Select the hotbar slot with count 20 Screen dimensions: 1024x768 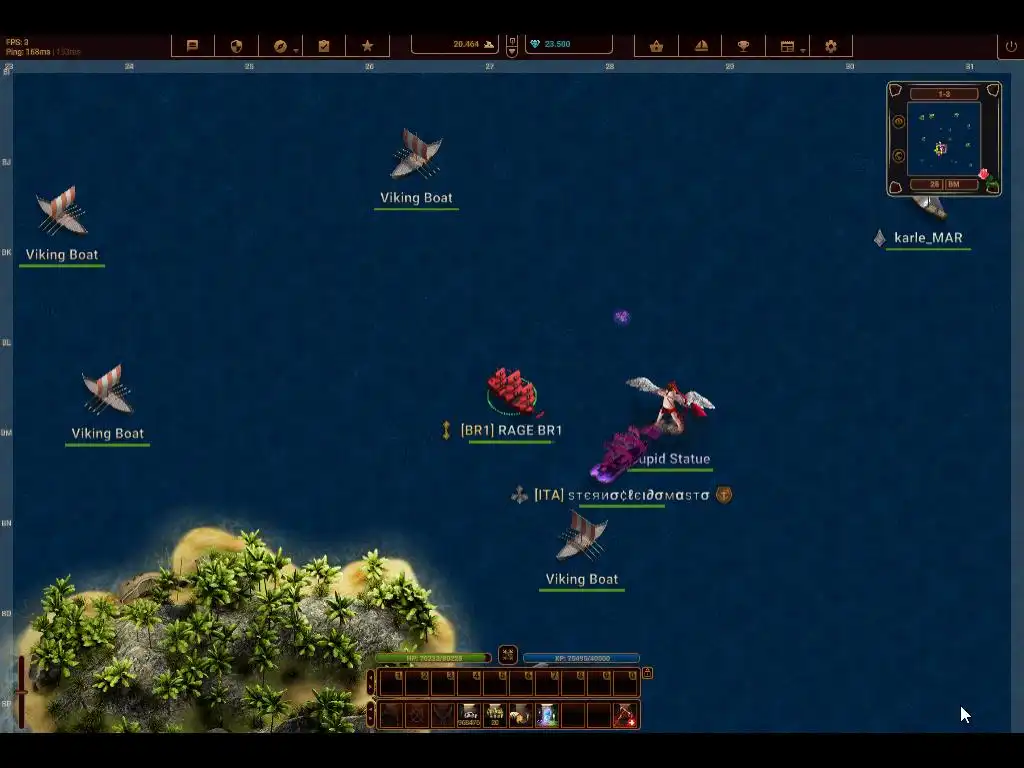[495, 715]
